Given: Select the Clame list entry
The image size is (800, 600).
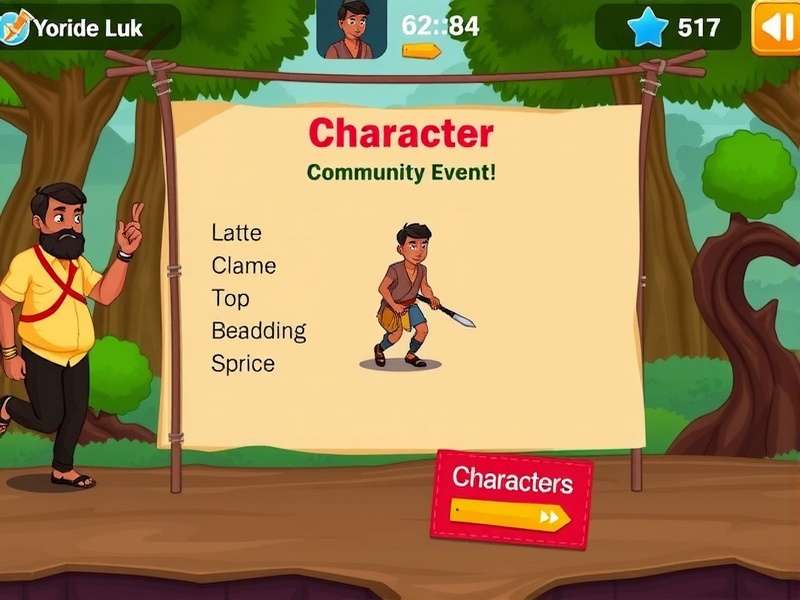Looking at the screenshot, I should point(243,266).
